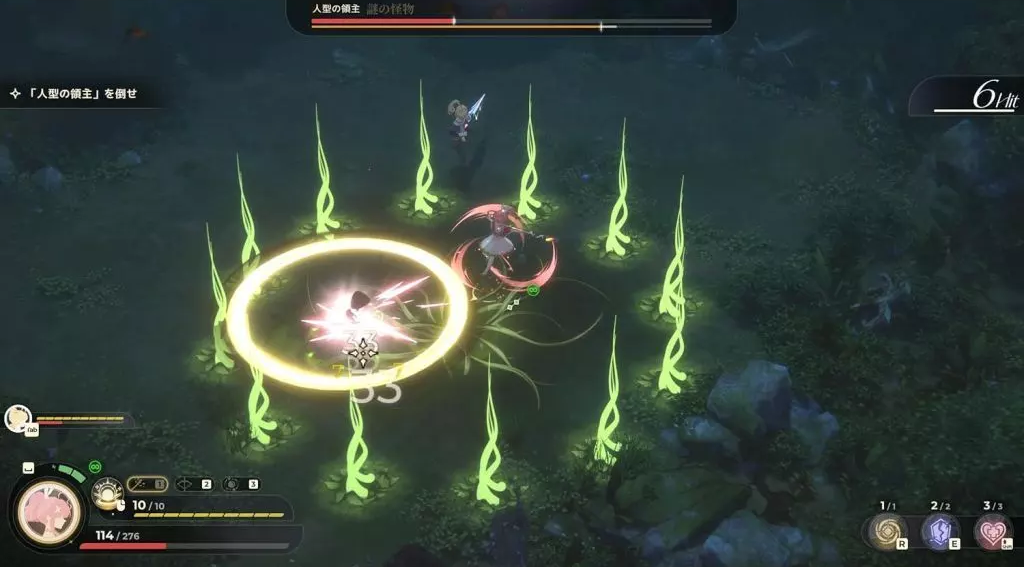Trigger the pink heart skill
The width and height of the screenshot is (1024, 567).
click(993, 531)
